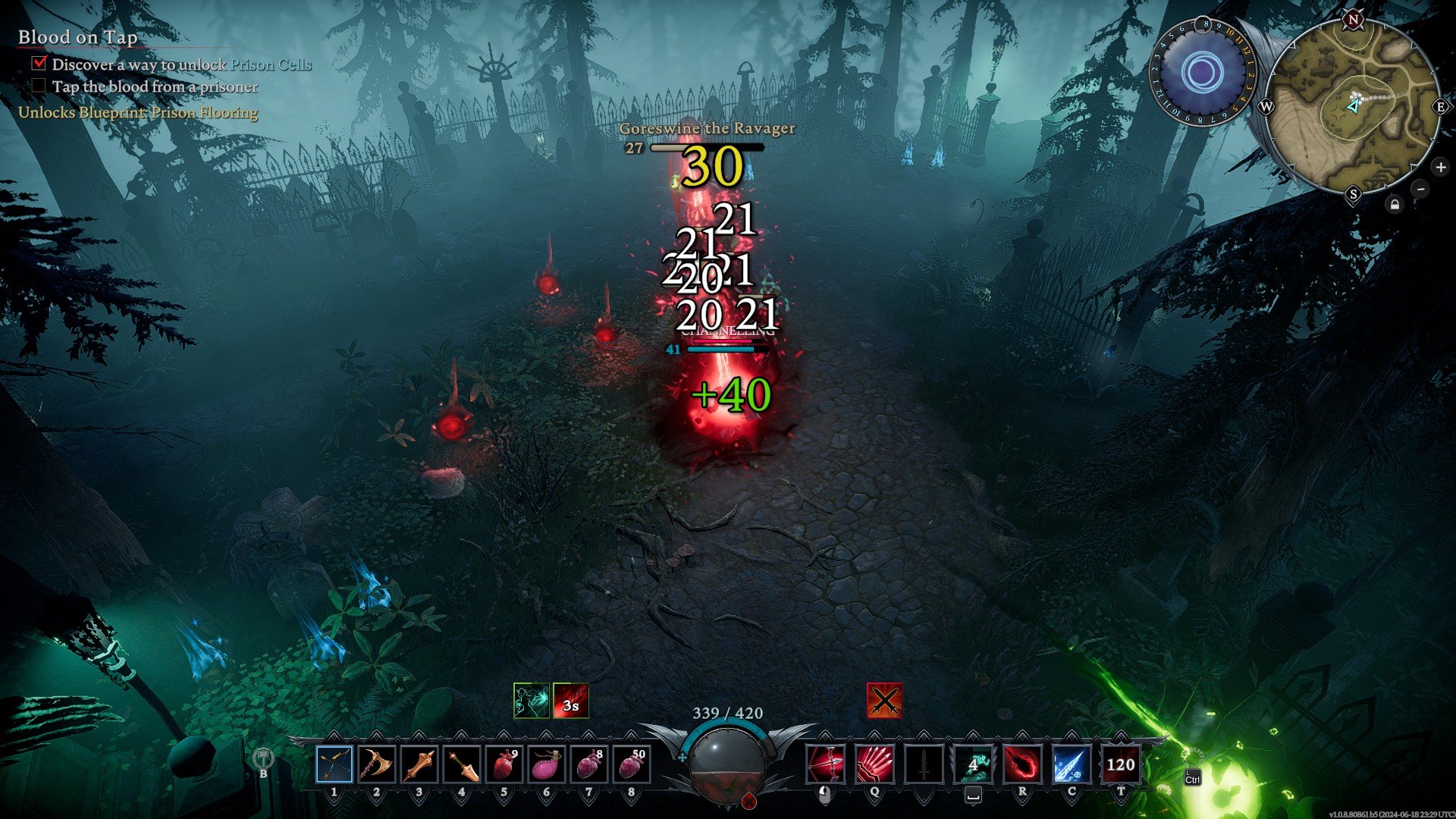The width and height of the screenshot is (1456, 819).
Task: Click the Blood on Tap quest title
Action: [x=77, y=37]
